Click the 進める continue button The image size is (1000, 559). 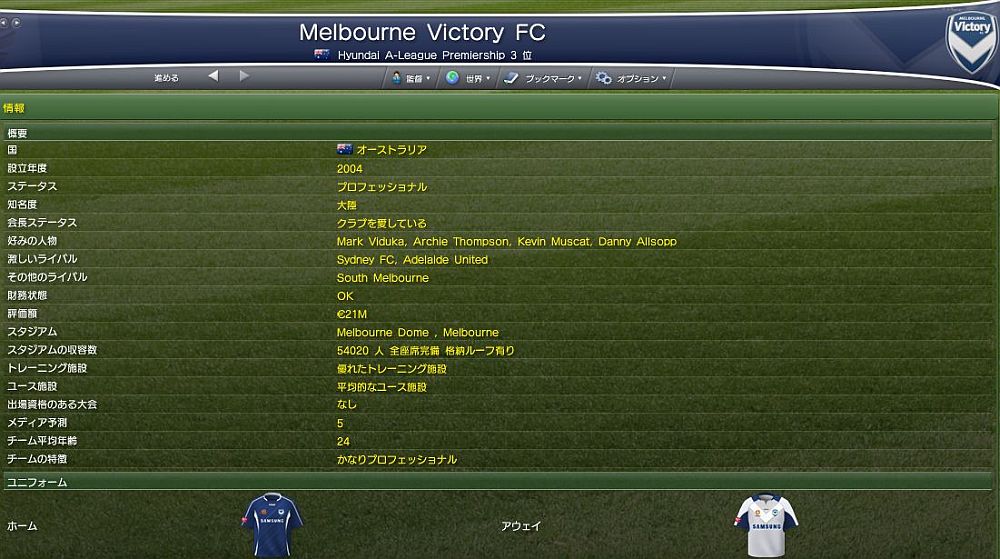pos(166,78)
